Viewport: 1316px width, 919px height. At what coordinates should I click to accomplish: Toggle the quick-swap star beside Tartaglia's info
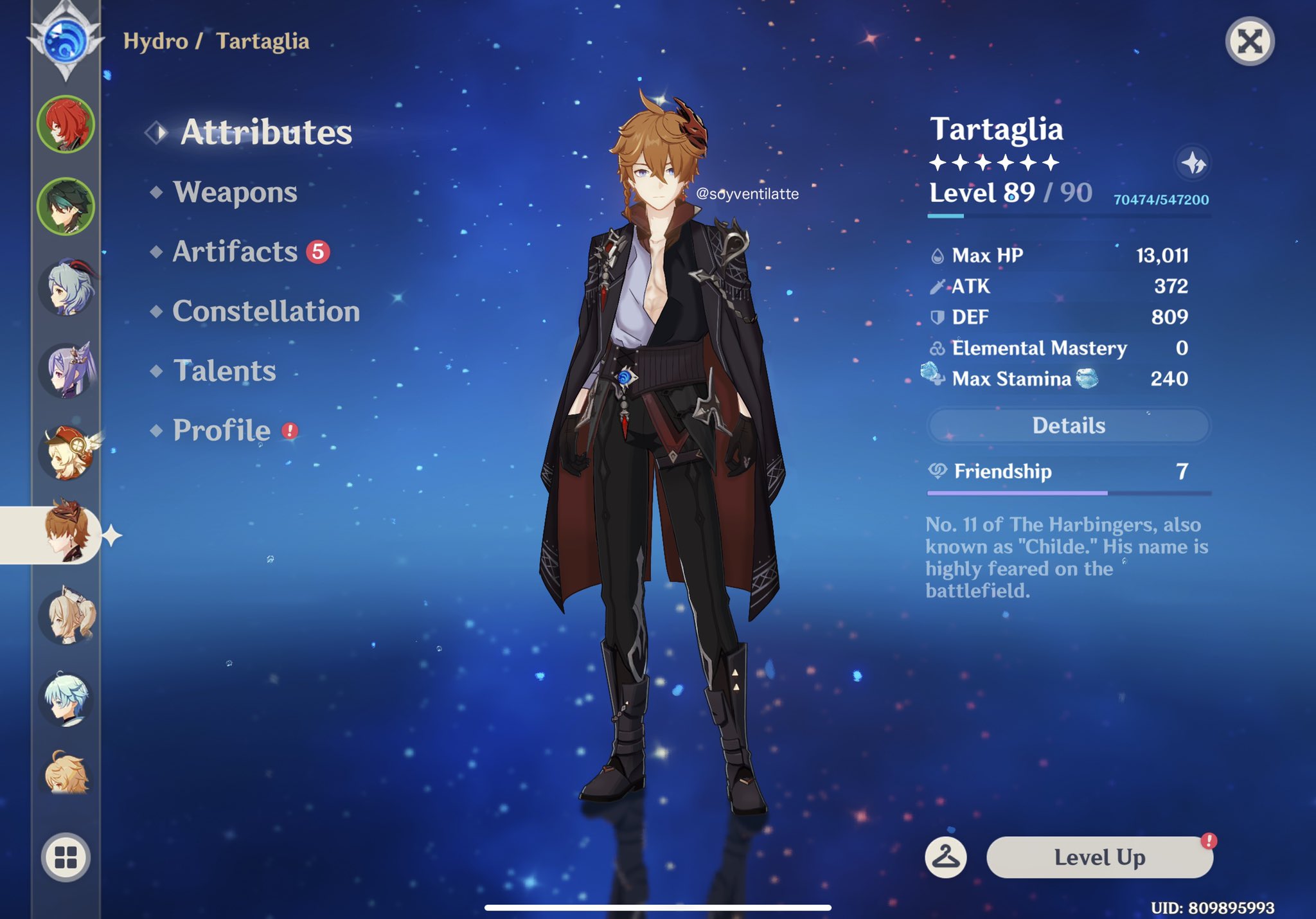[1193, 163]
